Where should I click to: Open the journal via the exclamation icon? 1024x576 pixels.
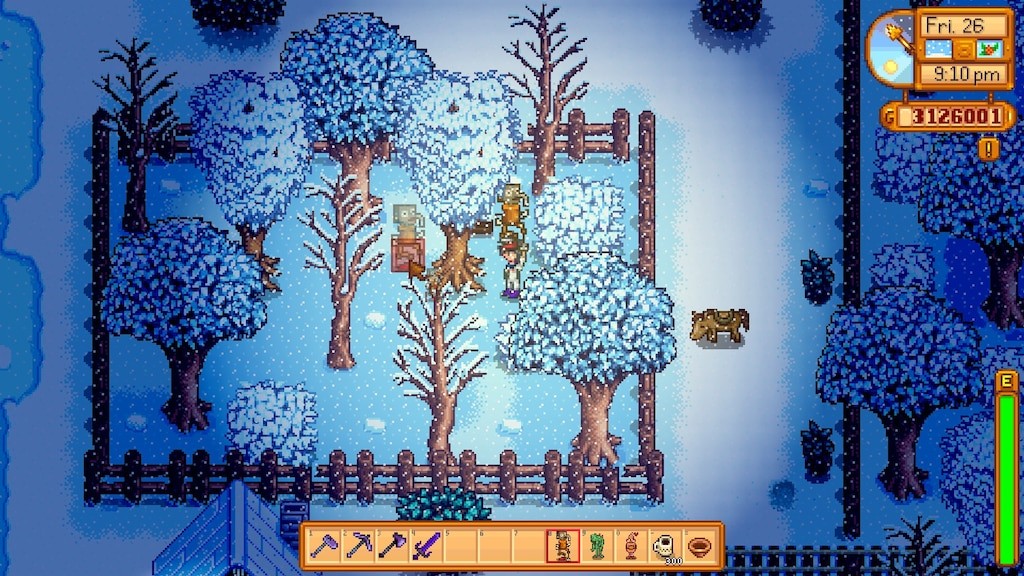pyautogui.click(x=989, y=149)
